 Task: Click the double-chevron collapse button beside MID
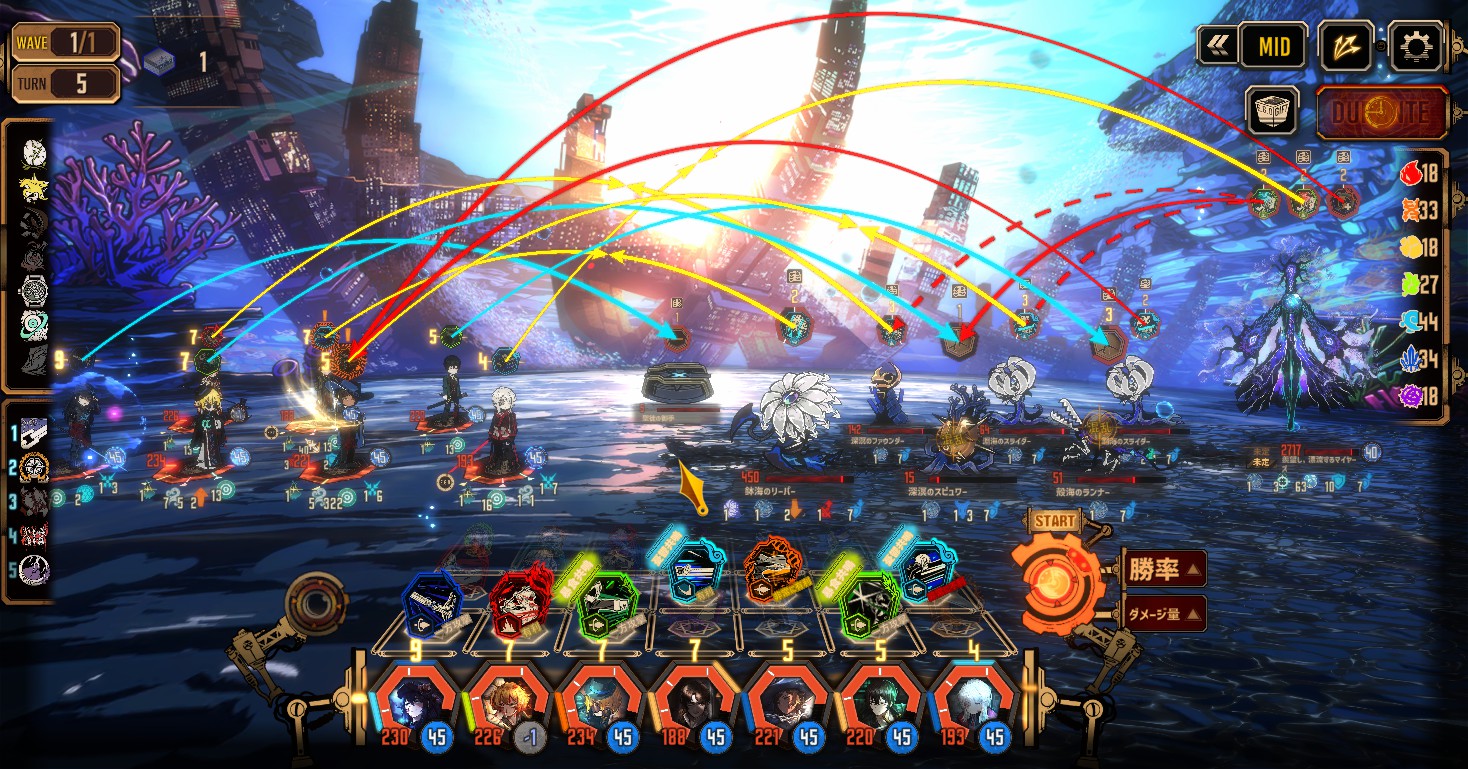1218,45
